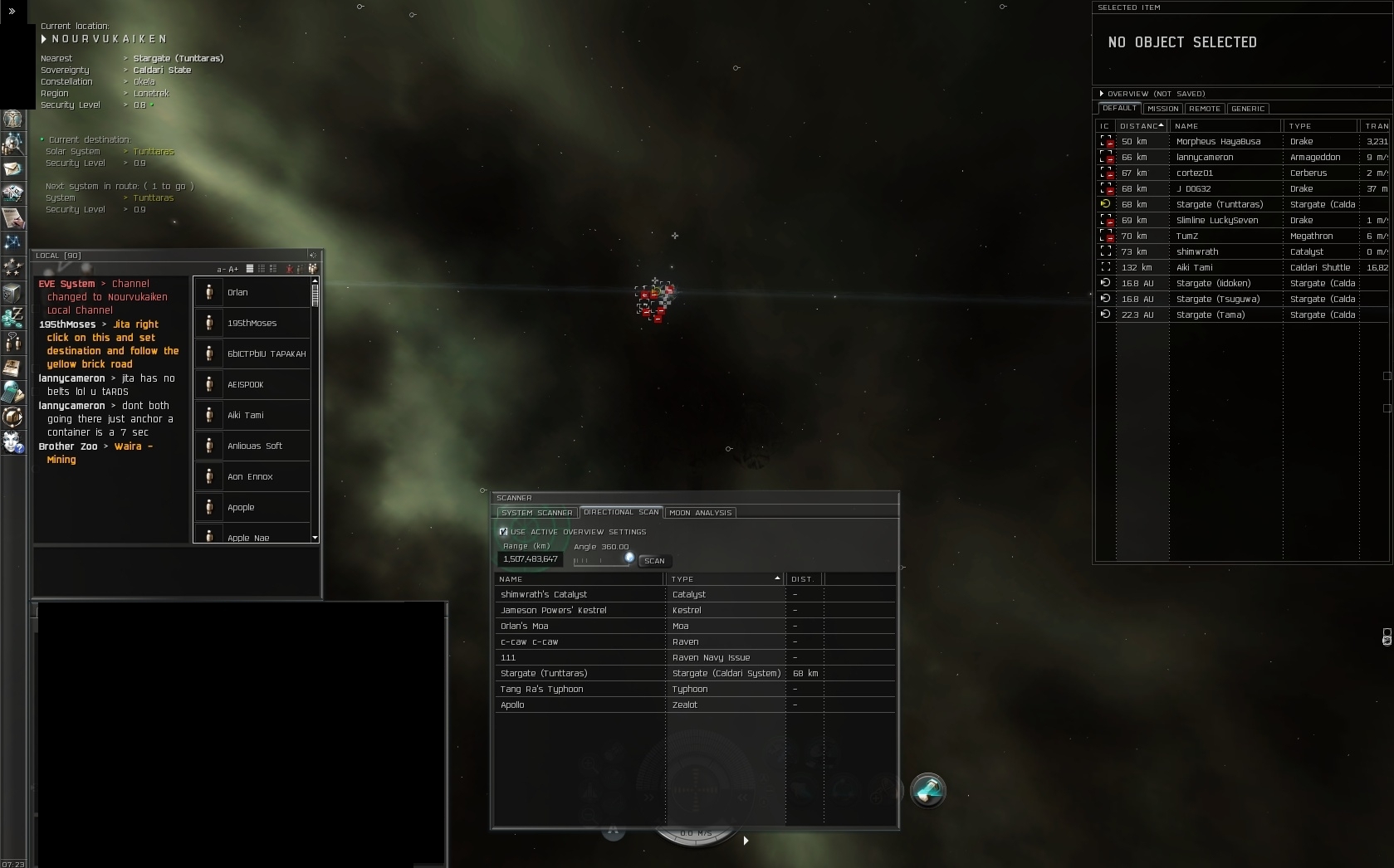
Task: Select Stargate (Tunttaras) in the overview list
Action: (1219, 204)
